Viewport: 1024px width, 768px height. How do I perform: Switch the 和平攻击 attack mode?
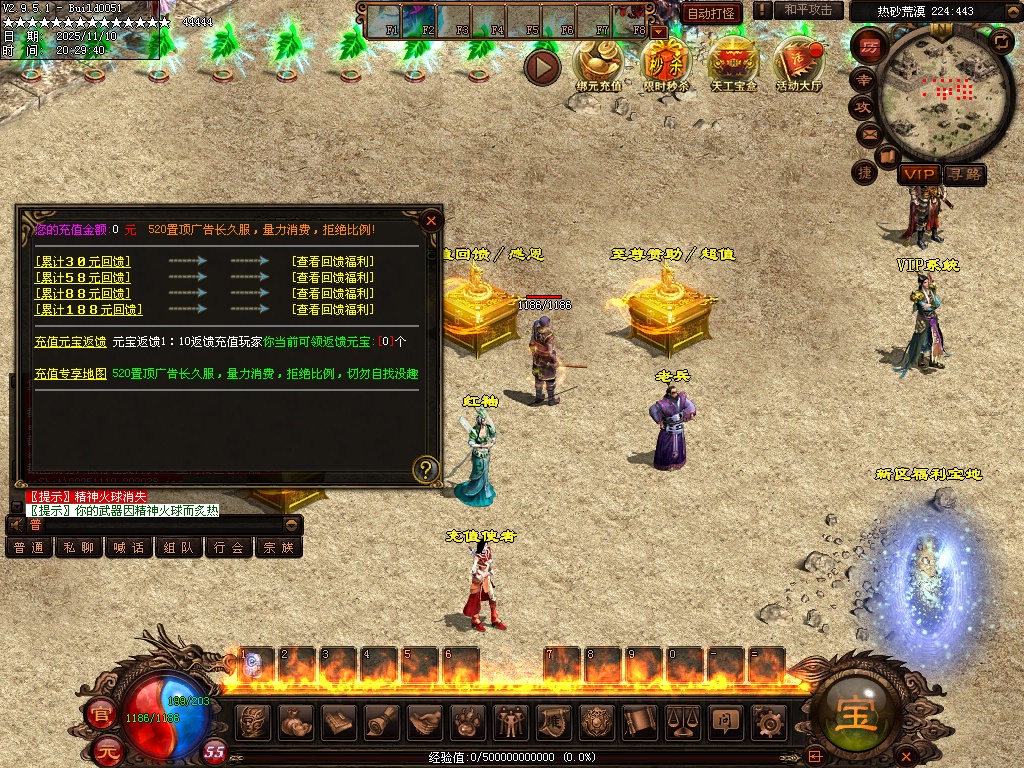click(x=808, y=10)
